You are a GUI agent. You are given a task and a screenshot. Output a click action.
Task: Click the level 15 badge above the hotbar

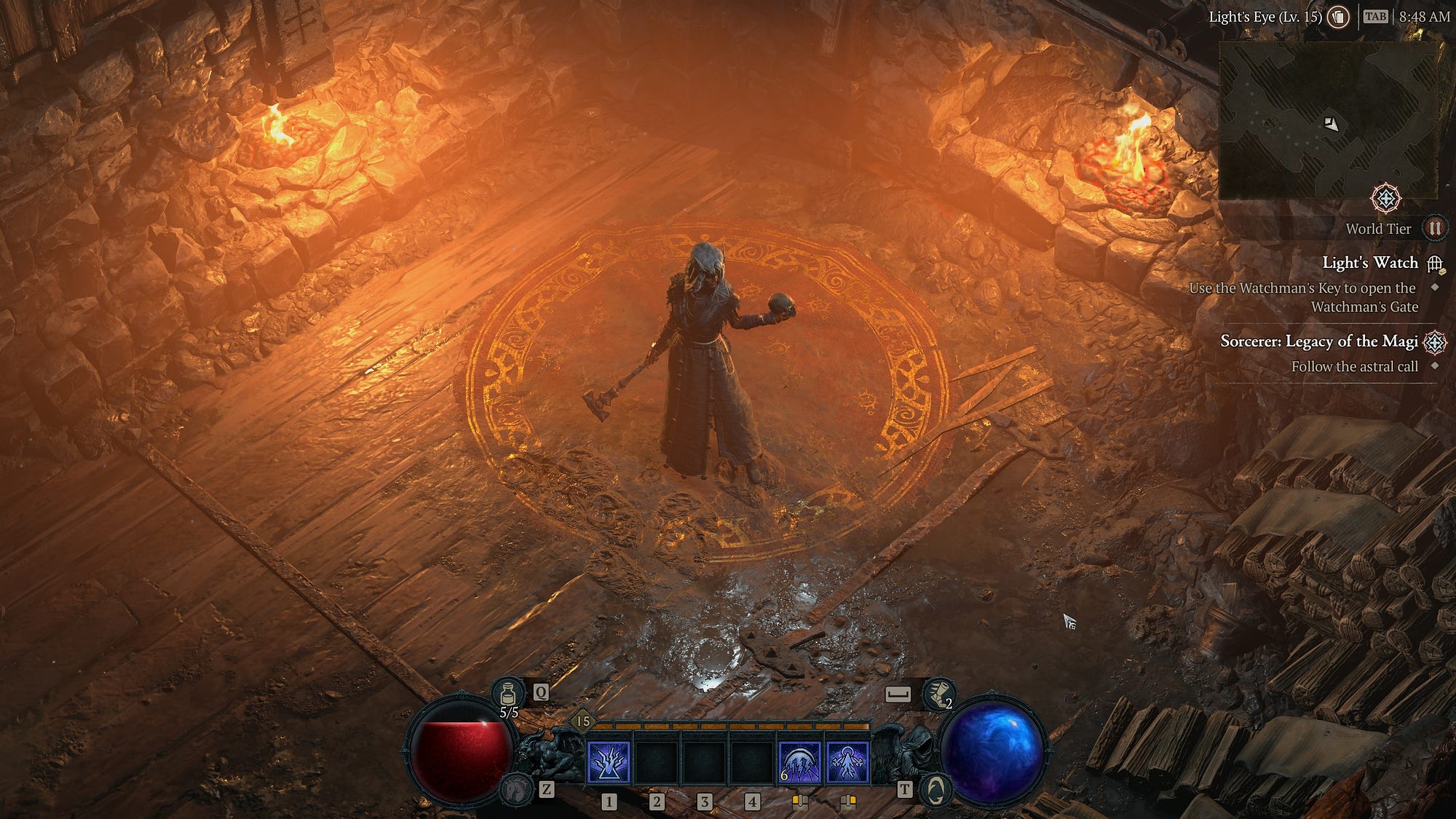click(582, 721)
